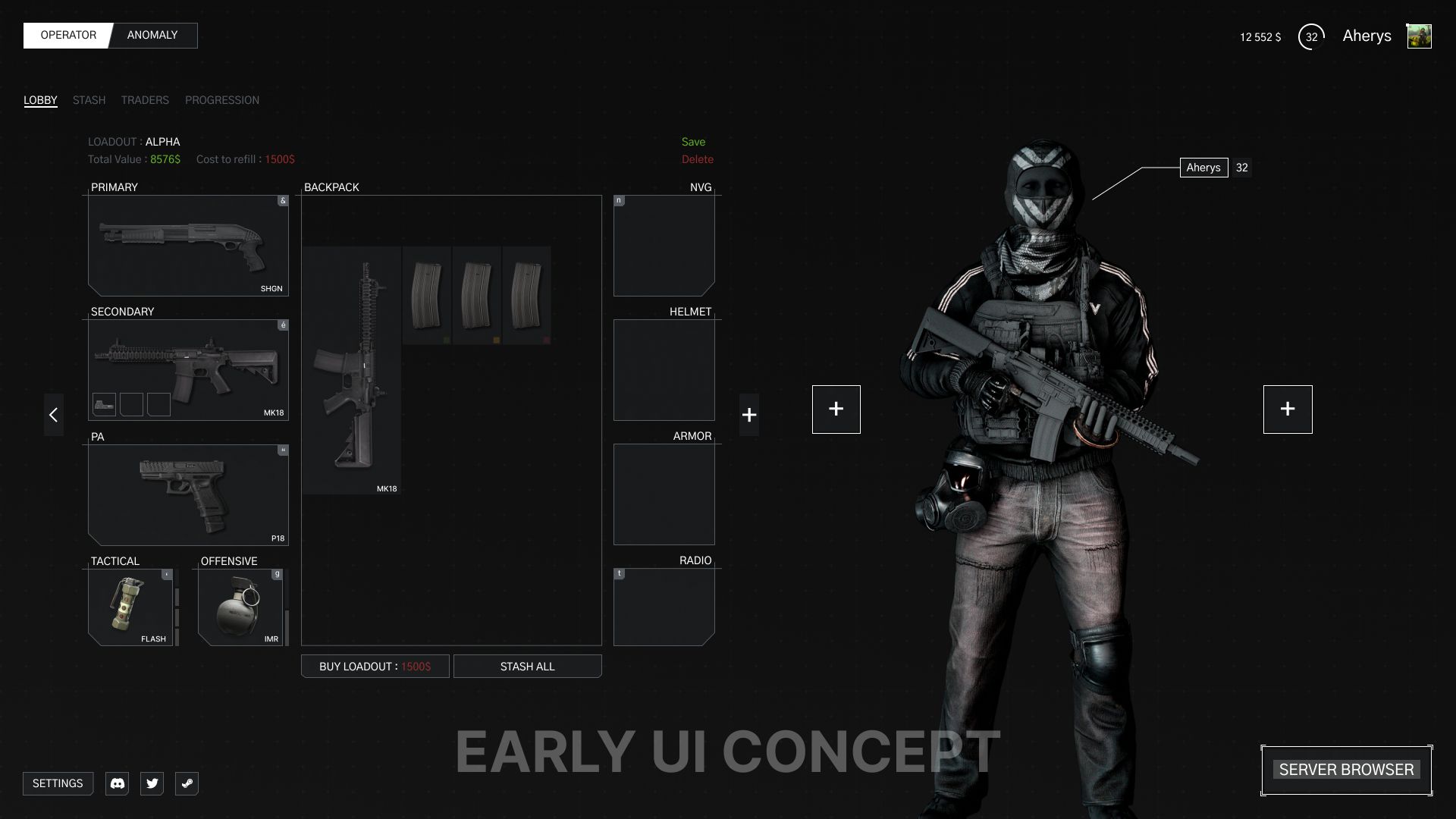Click the Aherys profile avatar

(1419, 36)
